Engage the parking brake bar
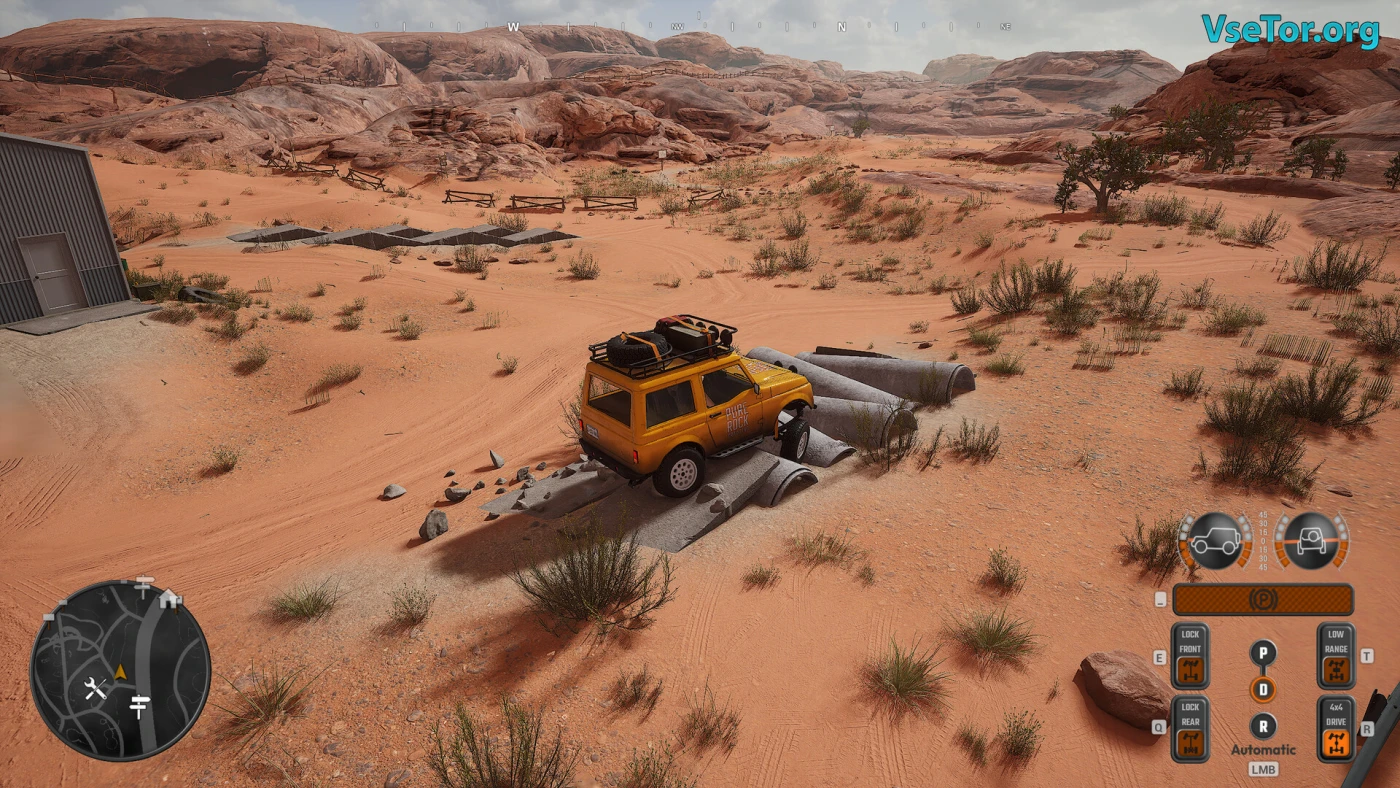This screenshot has height=788, width=1400. 1262,600
